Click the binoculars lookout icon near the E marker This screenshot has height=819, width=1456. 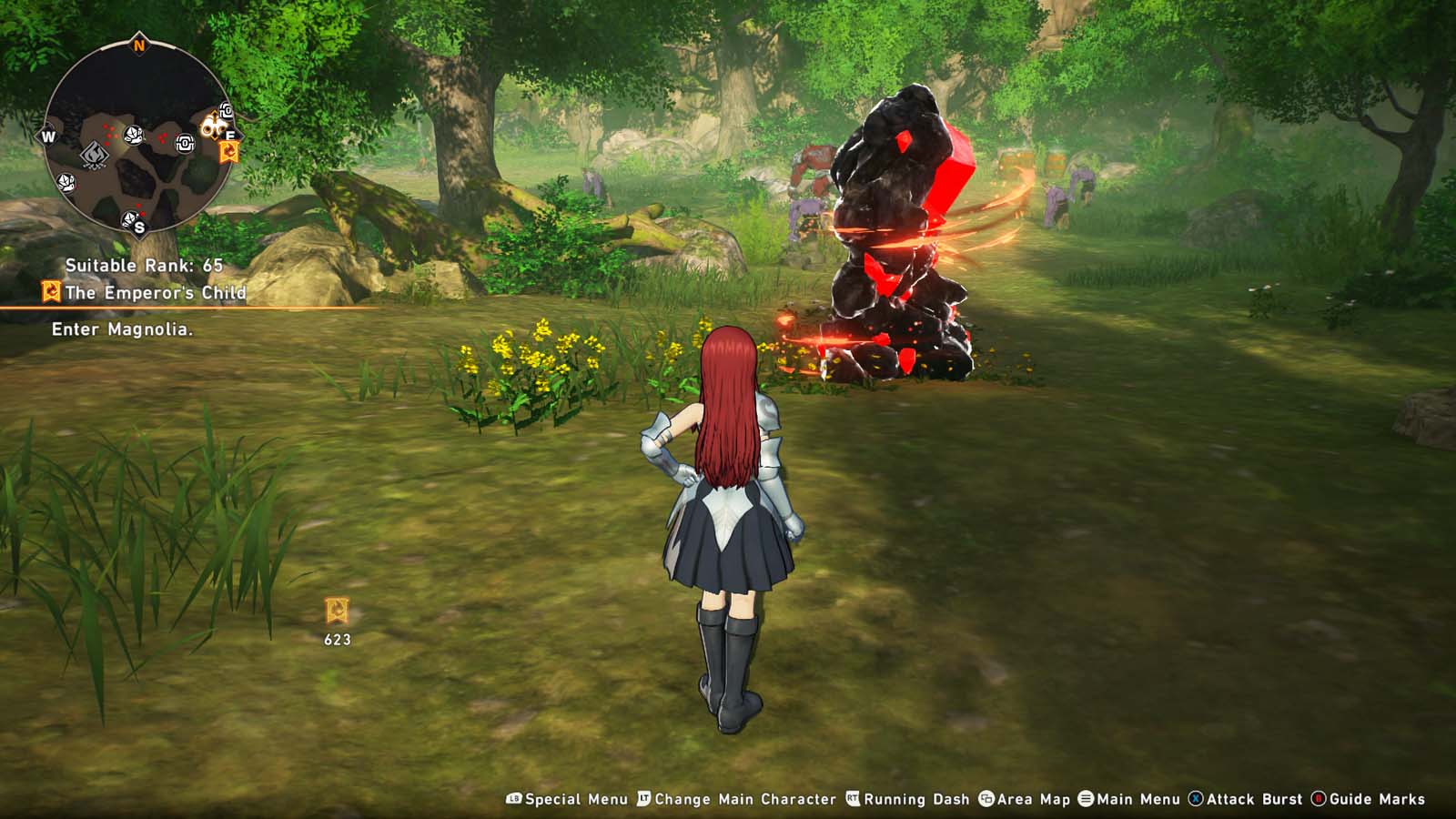point(216,126)
